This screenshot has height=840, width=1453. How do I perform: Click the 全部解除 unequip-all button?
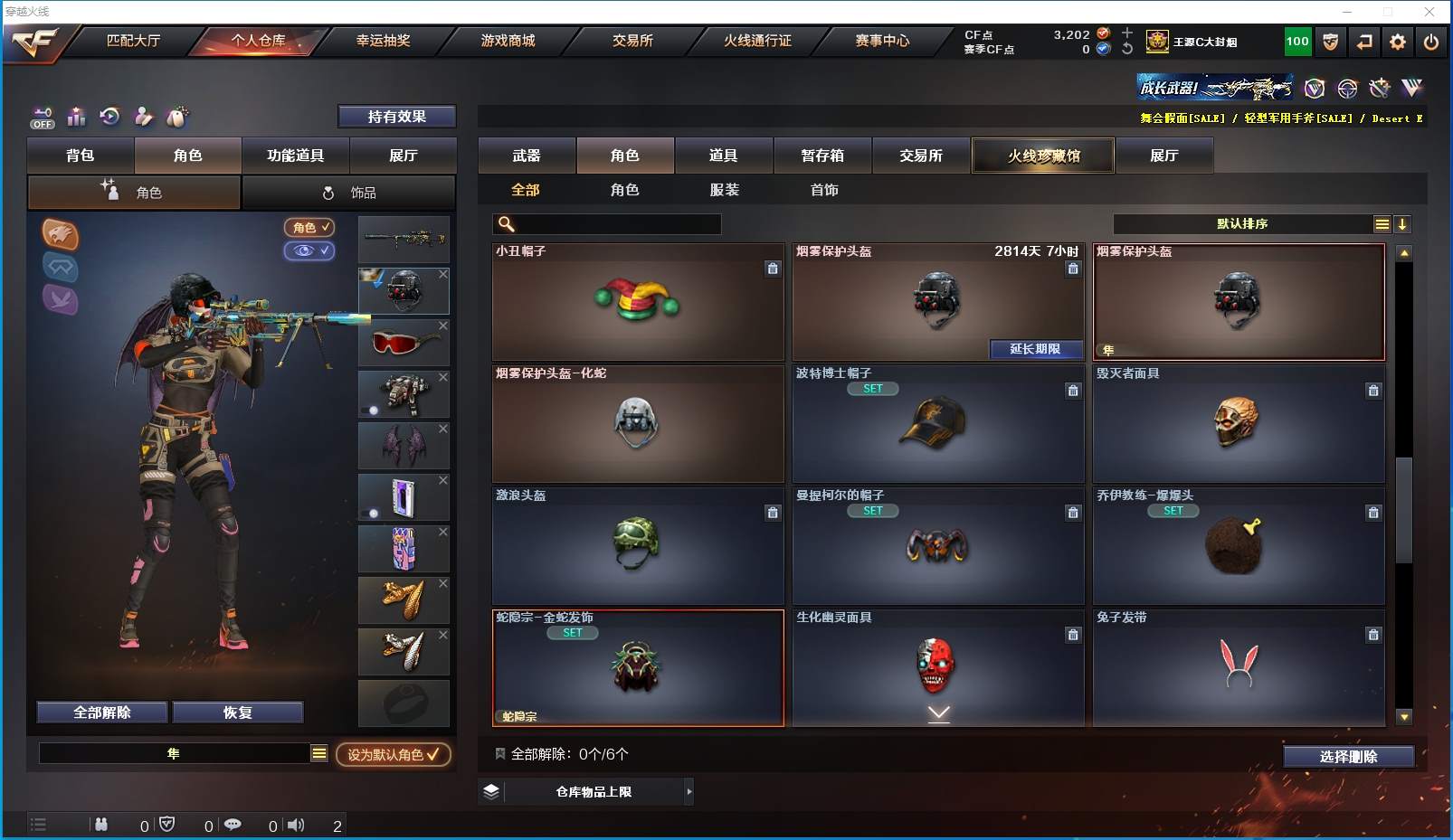[102, 713]
